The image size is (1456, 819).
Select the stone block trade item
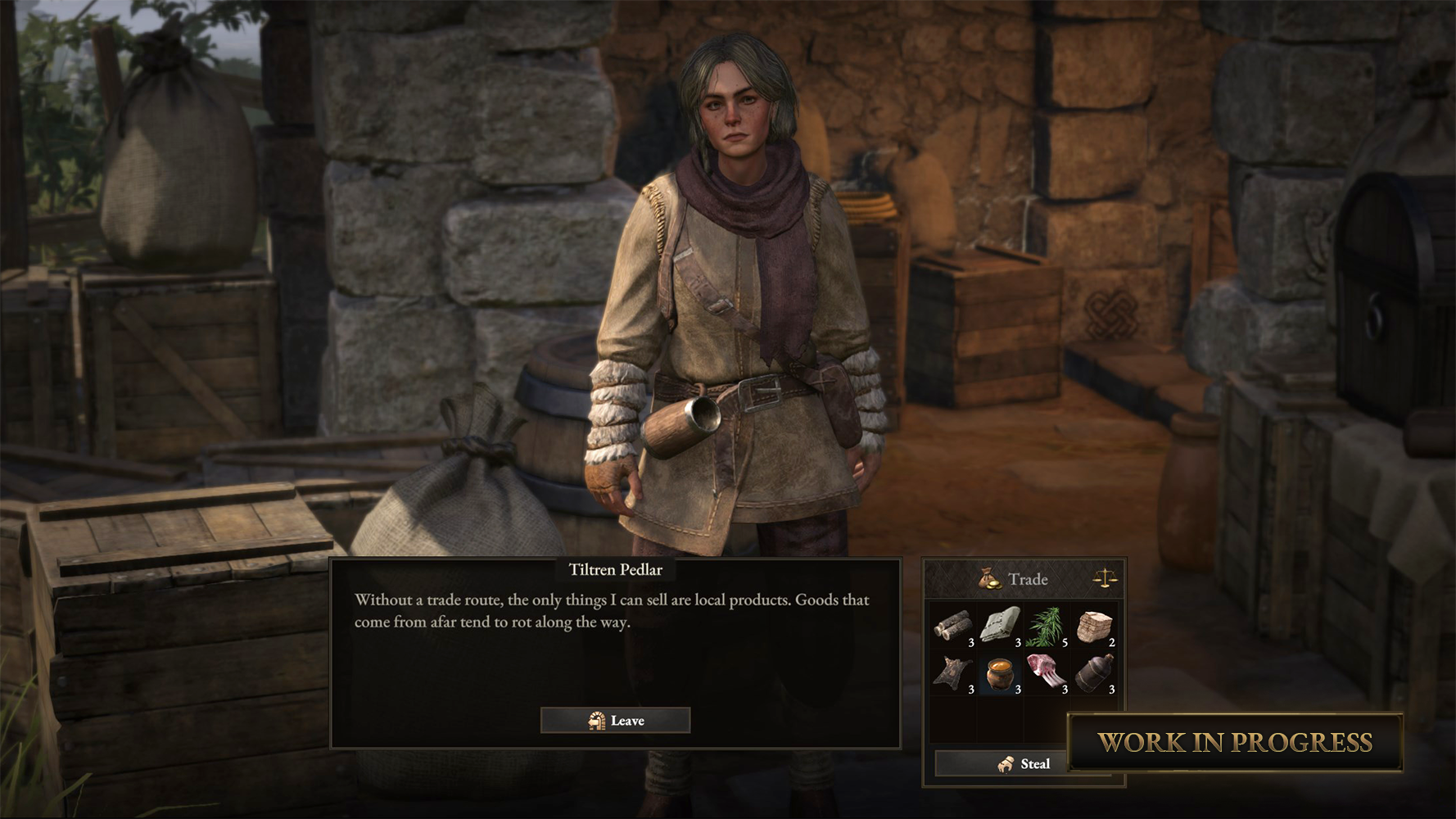click(x=1094, y=627)
